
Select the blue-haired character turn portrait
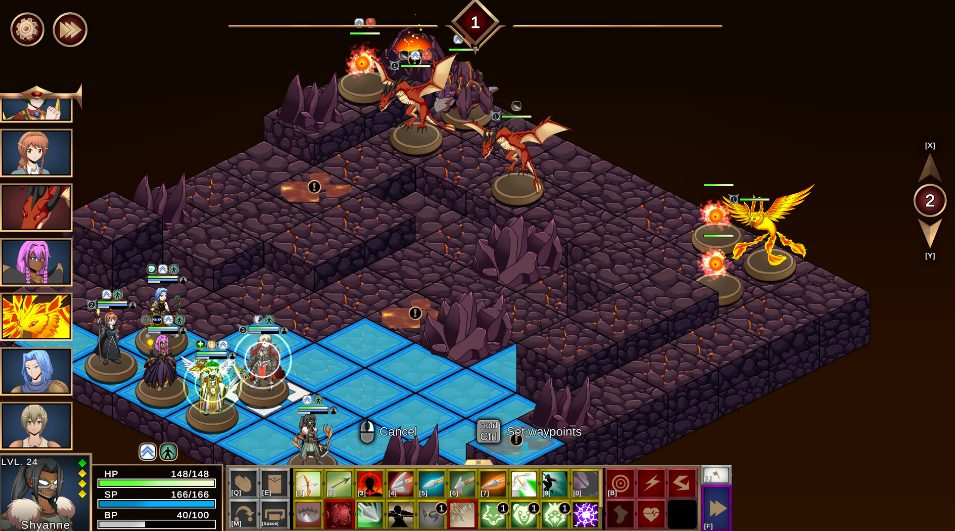pos(36,371)
